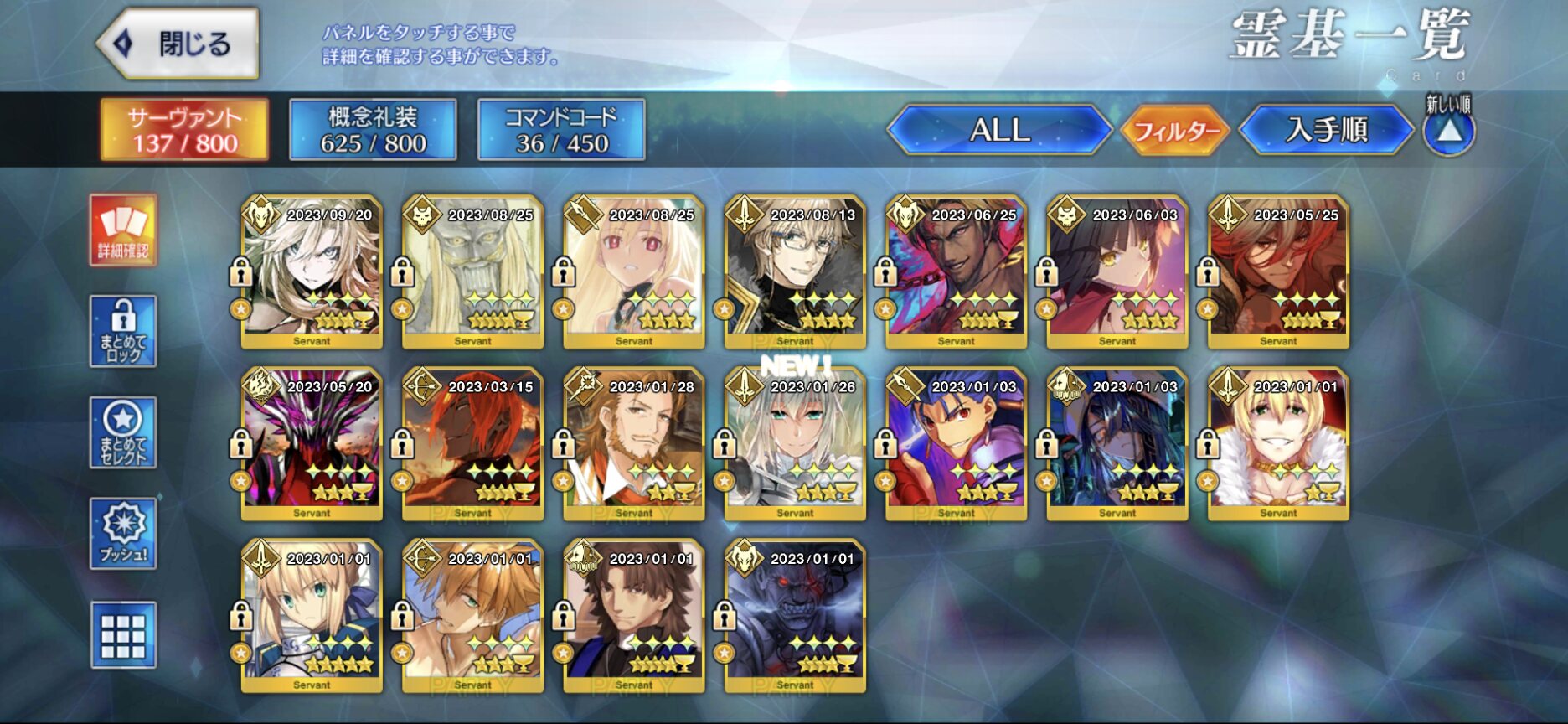Open the 概念礼装 tab

[373, 130]
